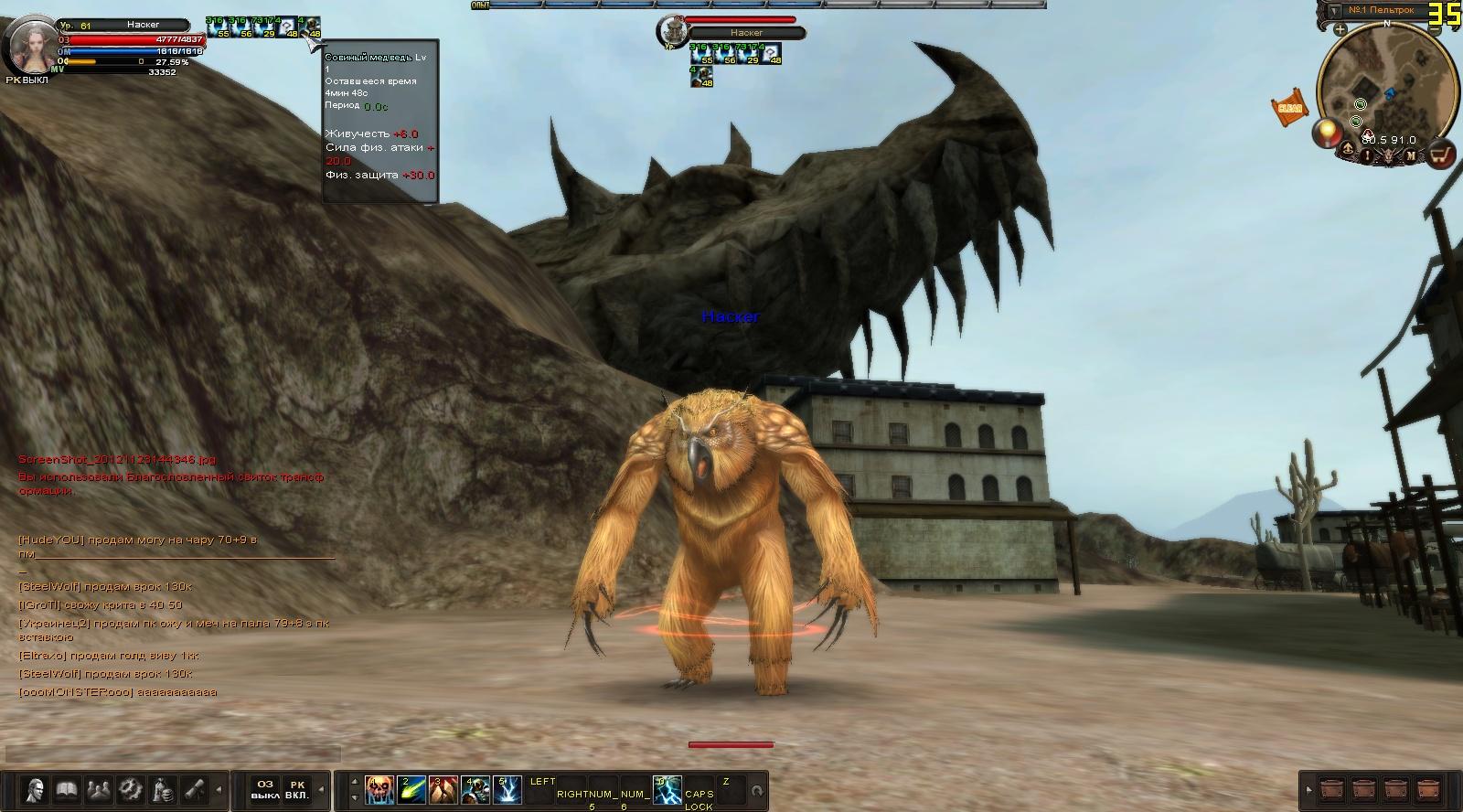1463x812 pixels.
Task: Open the shopping cart store button
Action: coord(1442,155)
